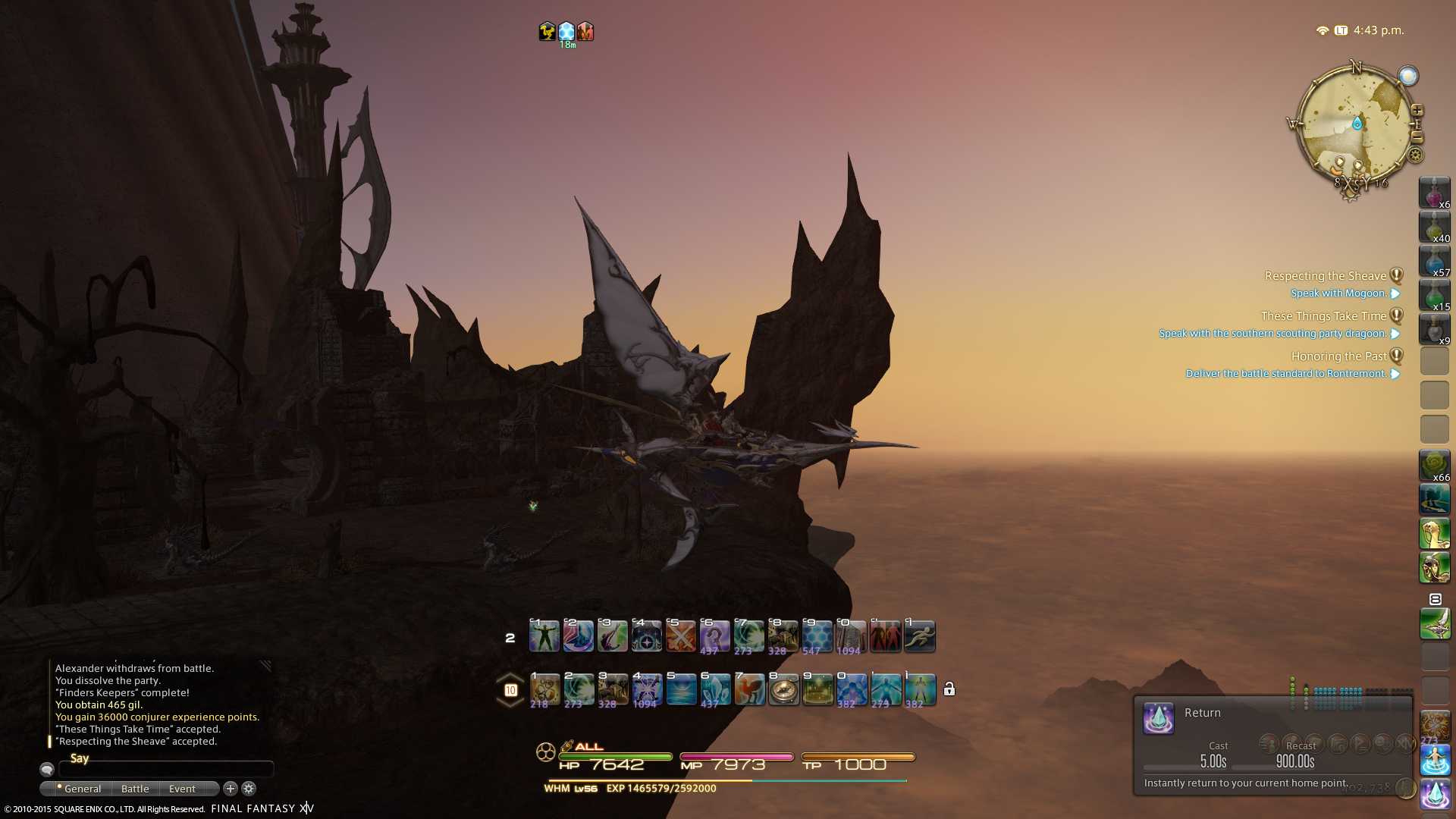This screenshot has width=1456, height=819.
Task: Use the blue potion stack of 57
Action: point(1434,261)
